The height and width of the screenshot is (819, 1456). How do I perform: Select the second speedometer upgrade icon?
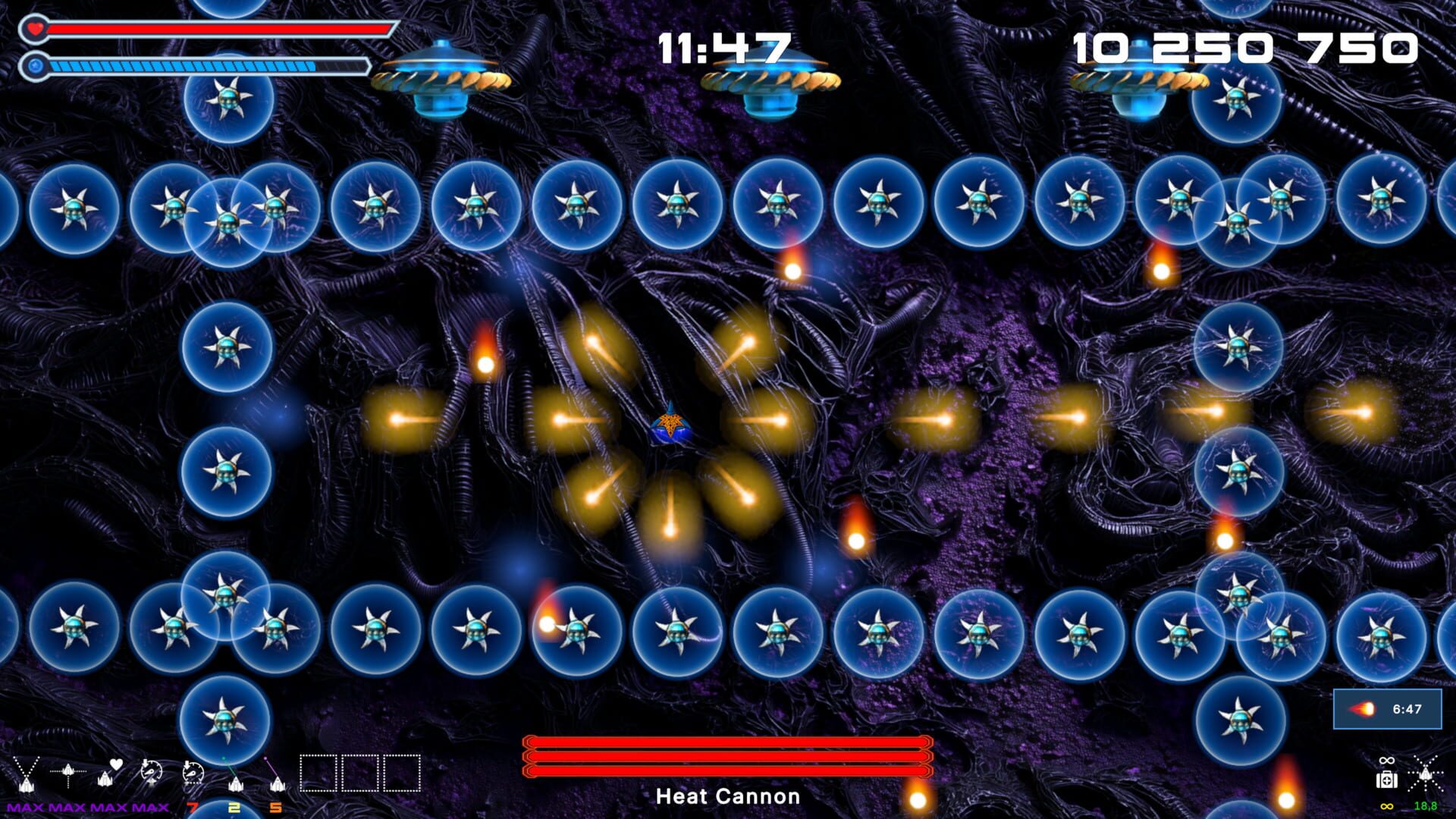click(x=193, y=772)
